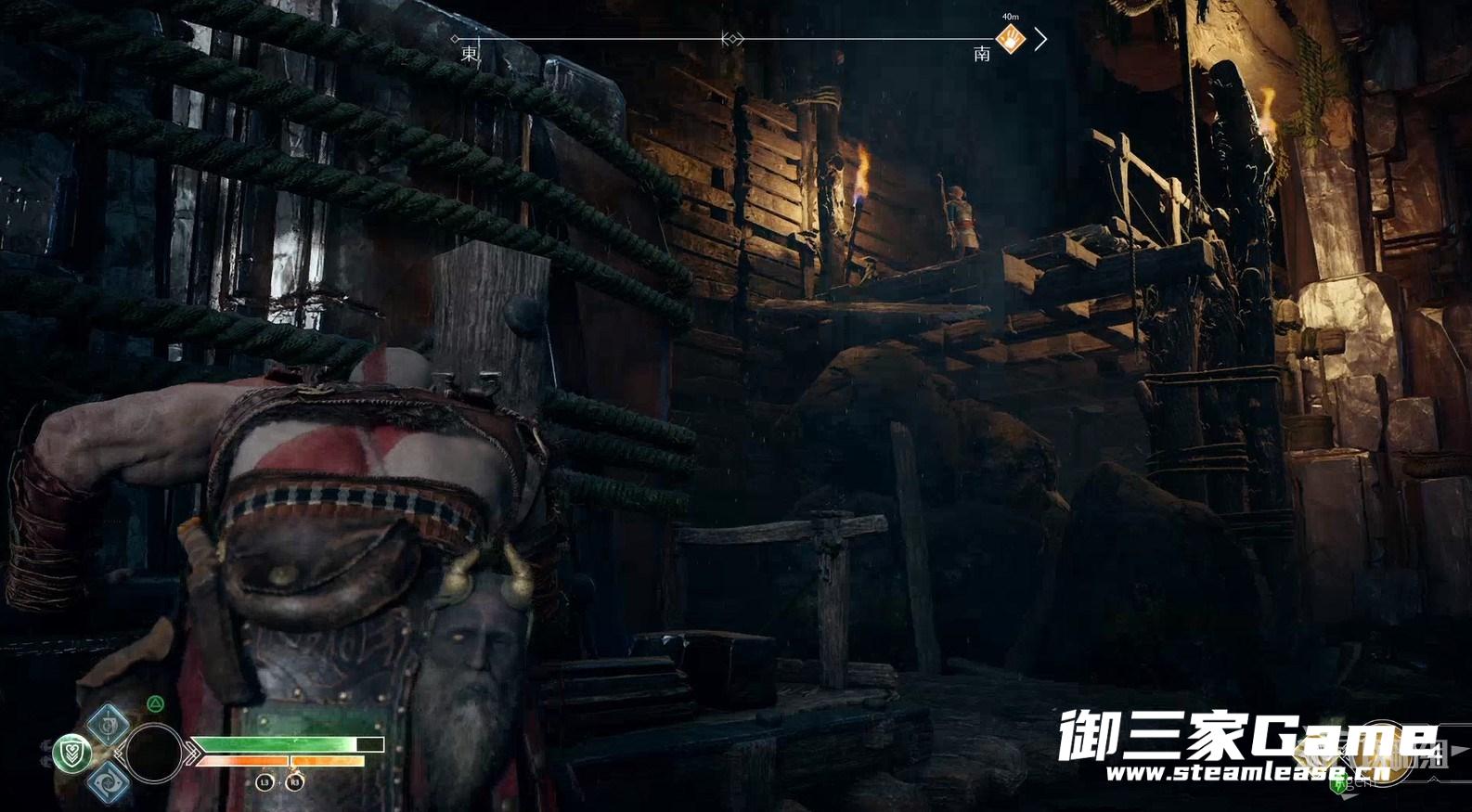Click the right arrow at compass end
Screen dimensions: 1472x812
pyautogui.click(x=1041, y=39)
